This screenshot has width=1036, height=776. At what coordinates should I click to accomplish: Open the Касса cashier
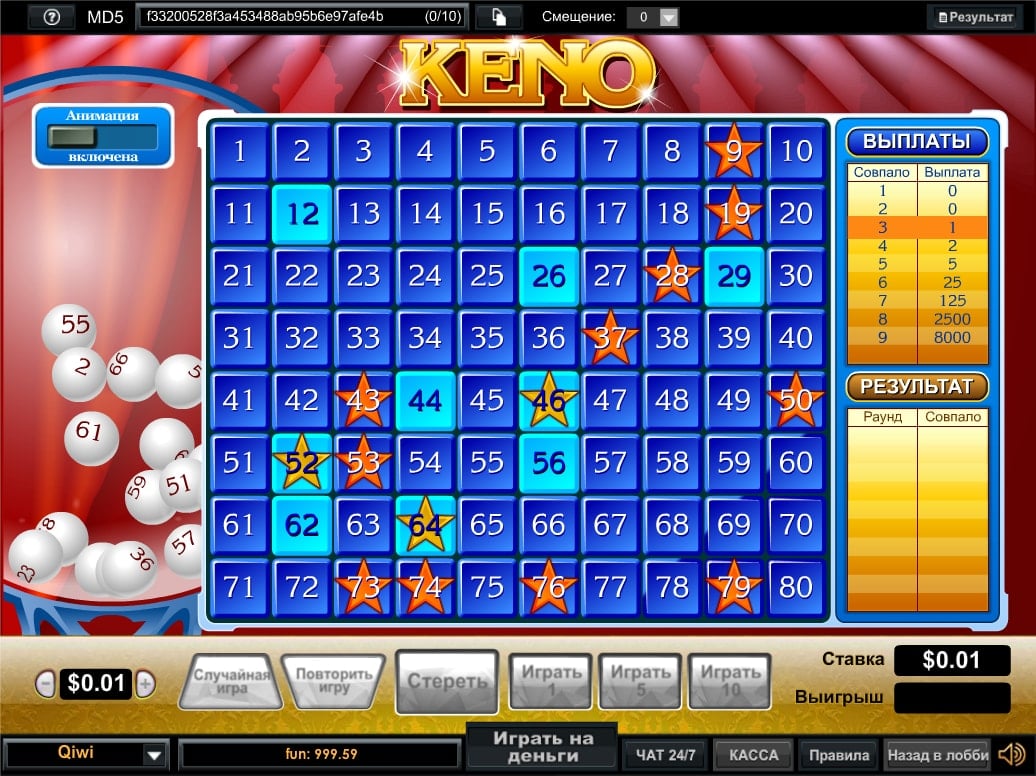coord(754,754)
